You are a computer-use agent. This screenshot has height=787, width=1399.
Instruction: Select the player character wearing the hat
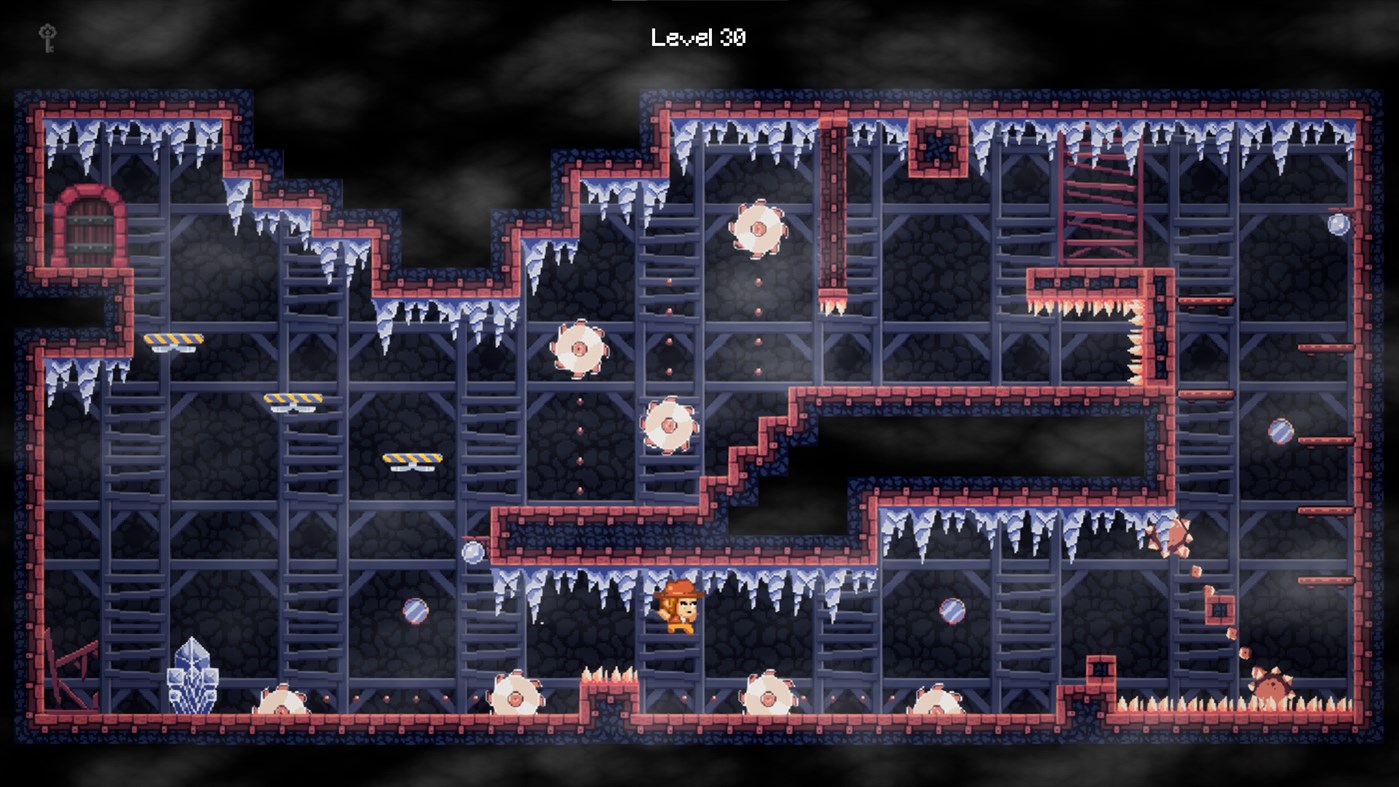tap(680, 610)
